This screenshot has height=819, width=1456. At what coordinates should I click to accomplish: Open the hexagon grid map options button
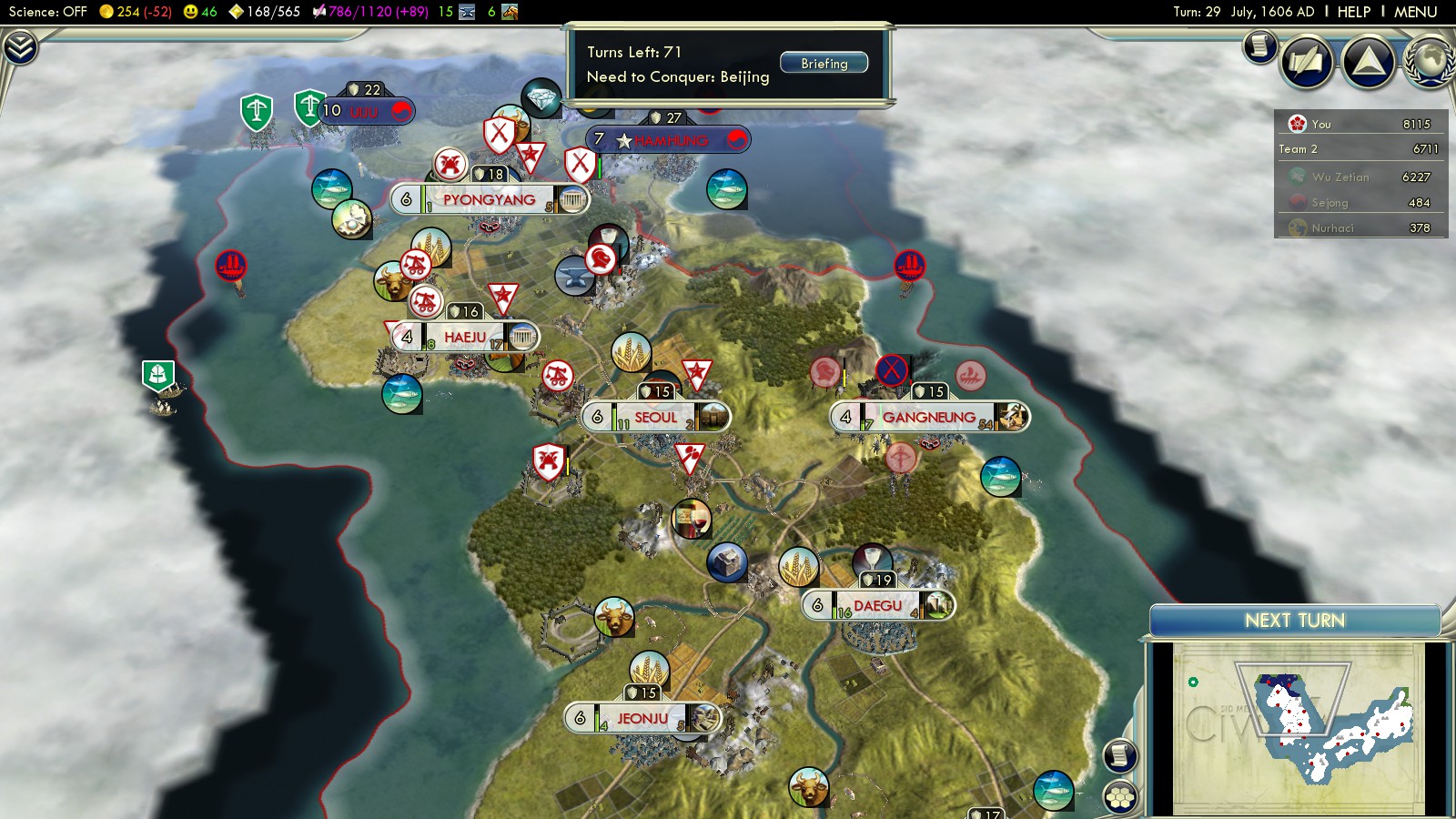click(x=1120, y=796)
